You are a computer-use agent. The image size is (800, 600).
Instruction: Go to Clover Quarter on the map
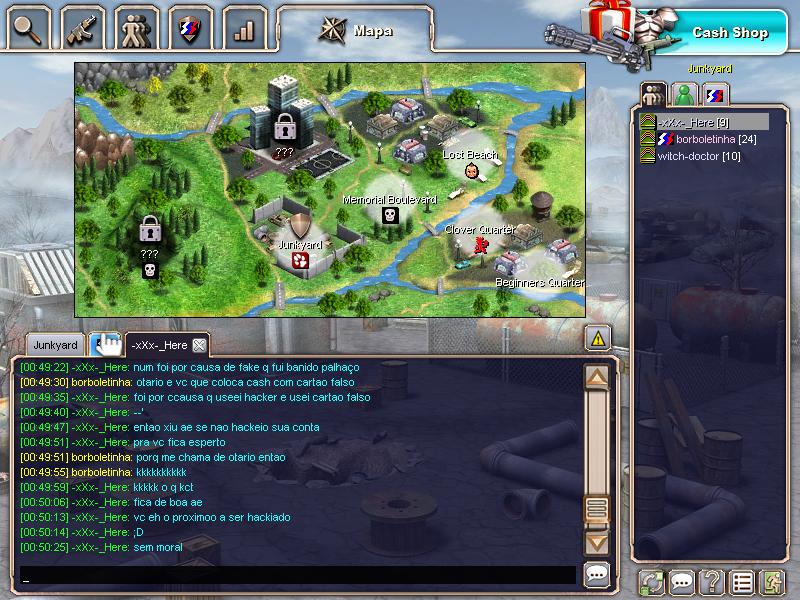coord(481,243)
